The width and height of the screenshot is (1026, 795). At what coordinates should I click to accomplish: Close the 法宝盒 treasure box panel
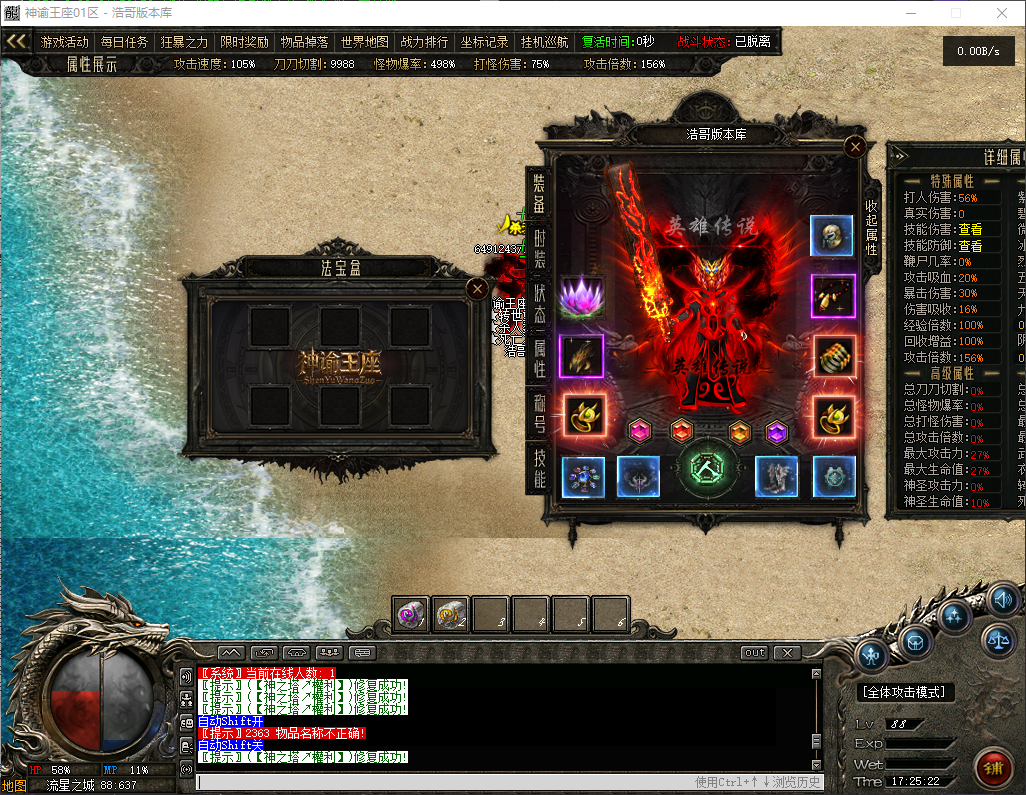click(478, 290)
